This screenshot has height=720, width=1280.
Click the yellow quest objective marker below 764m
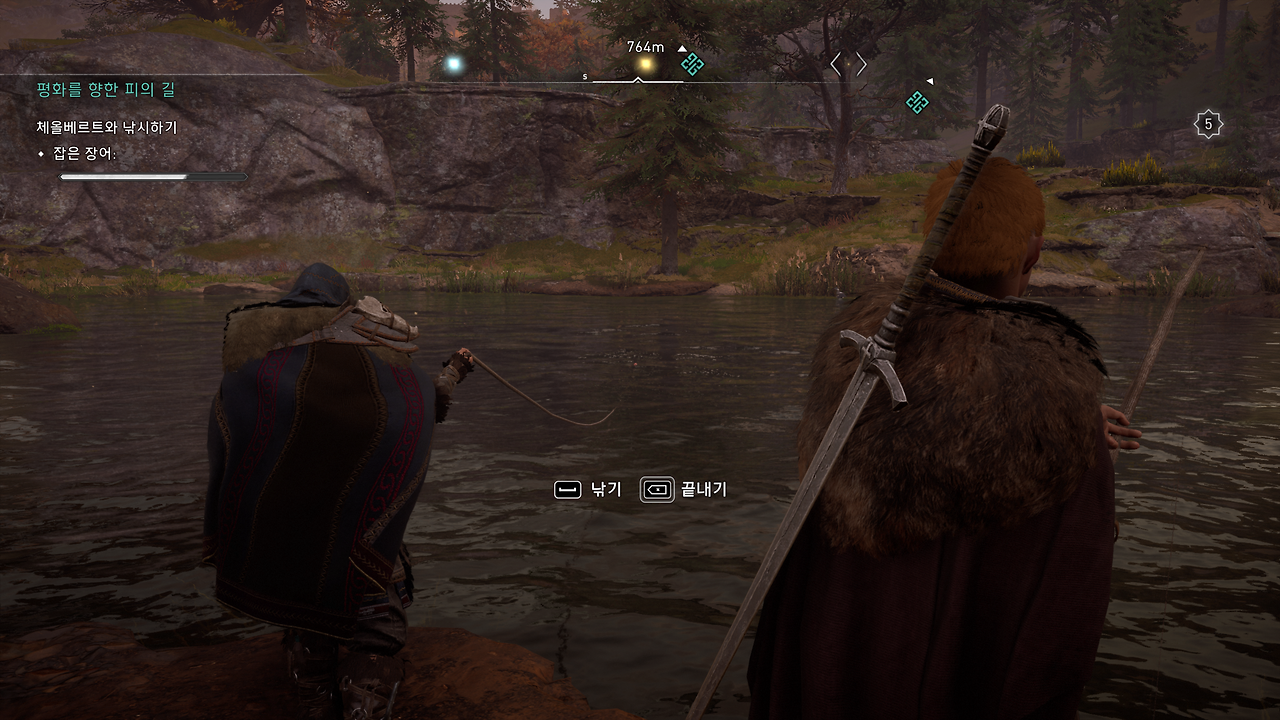coord(646,63)
